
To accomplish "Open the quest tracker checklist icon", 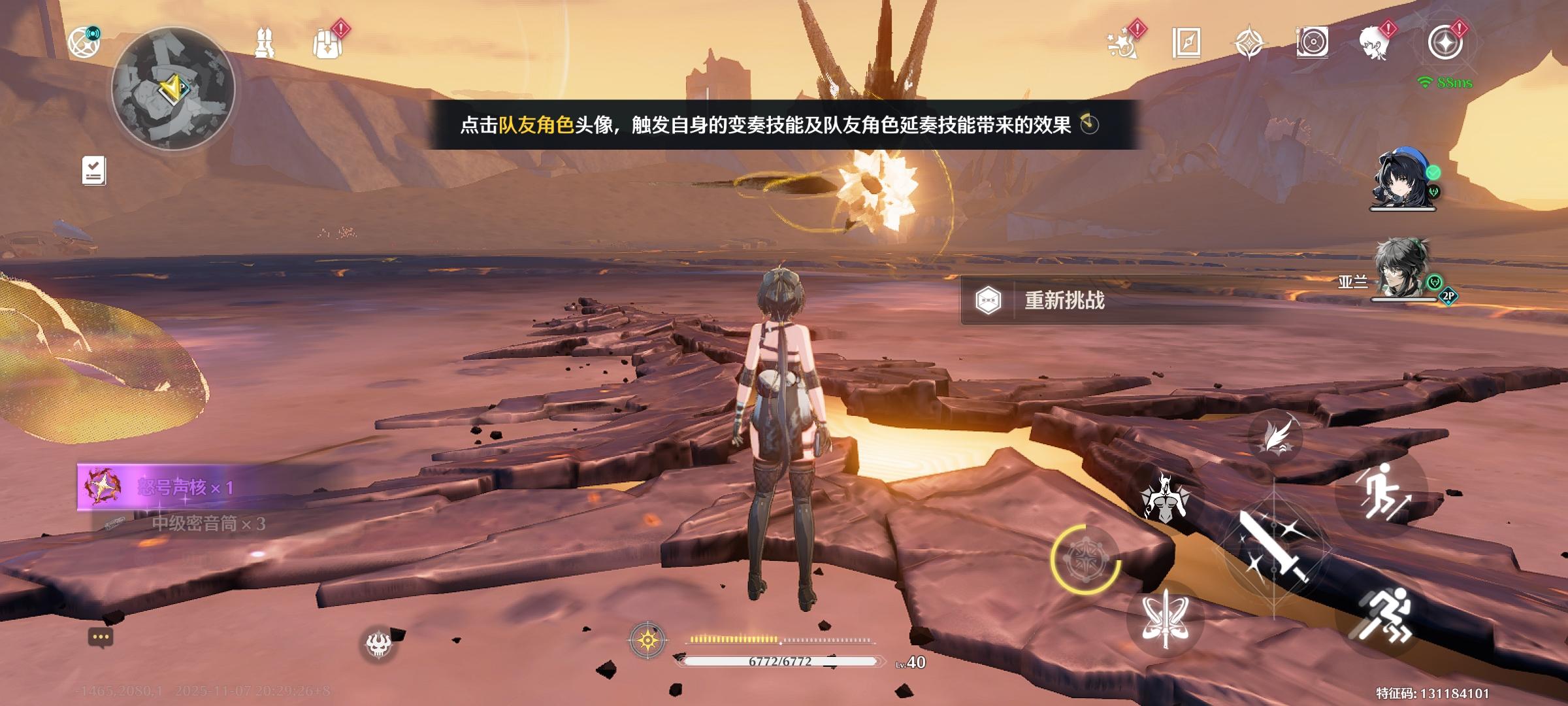I will click(93, 170).
